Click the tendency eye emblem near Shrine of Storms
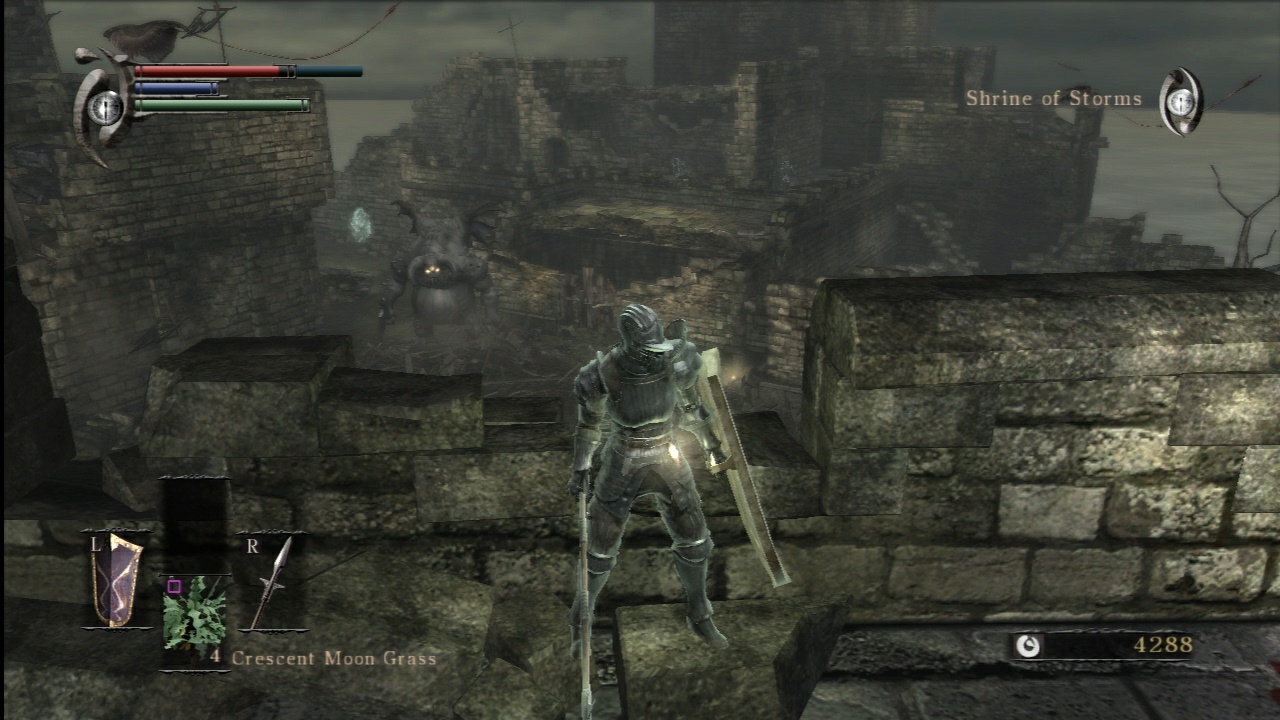The width and height of the screenshot is (1280, 720). point(1180,100)
